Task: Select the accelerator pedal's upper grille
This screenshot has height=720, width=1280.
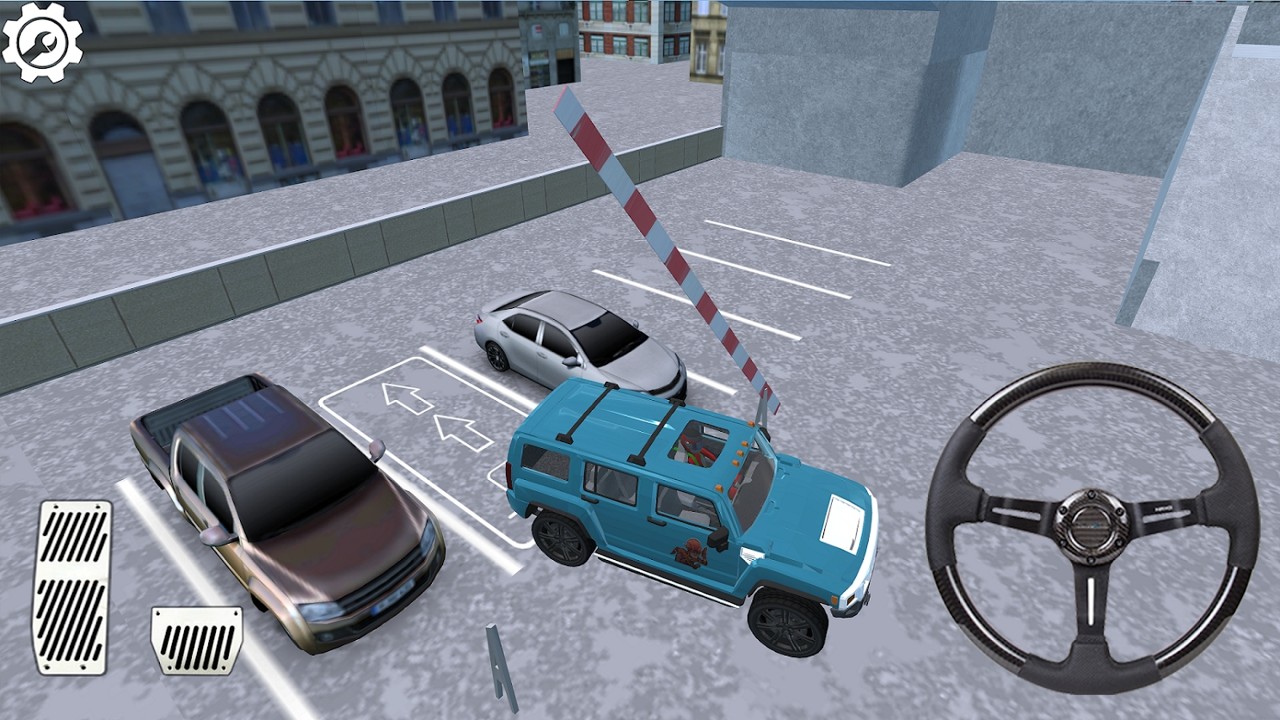Action: [75, 540]
